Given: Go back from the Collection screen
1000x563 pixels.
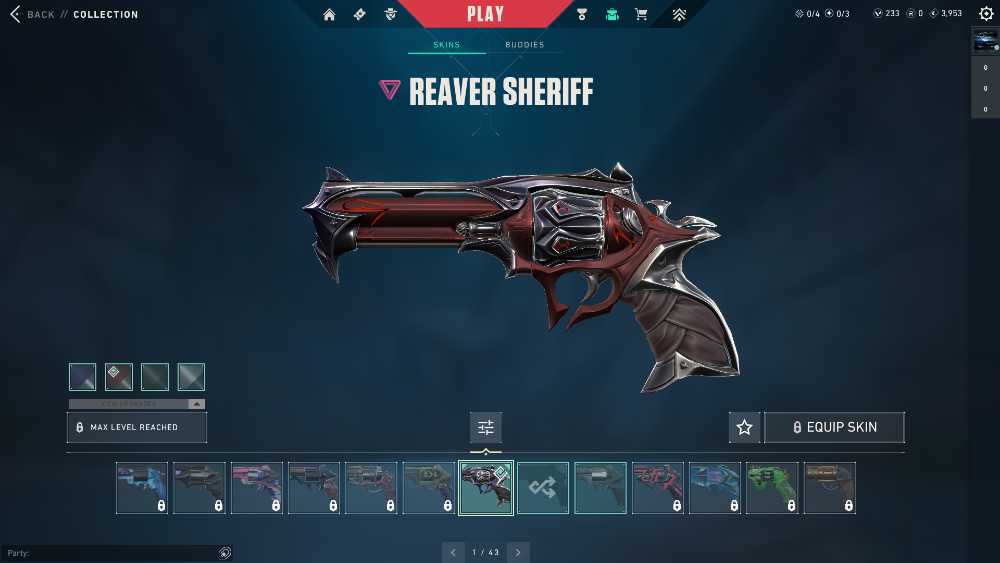Looking at the screenshot, I should (x=32, y=15).
